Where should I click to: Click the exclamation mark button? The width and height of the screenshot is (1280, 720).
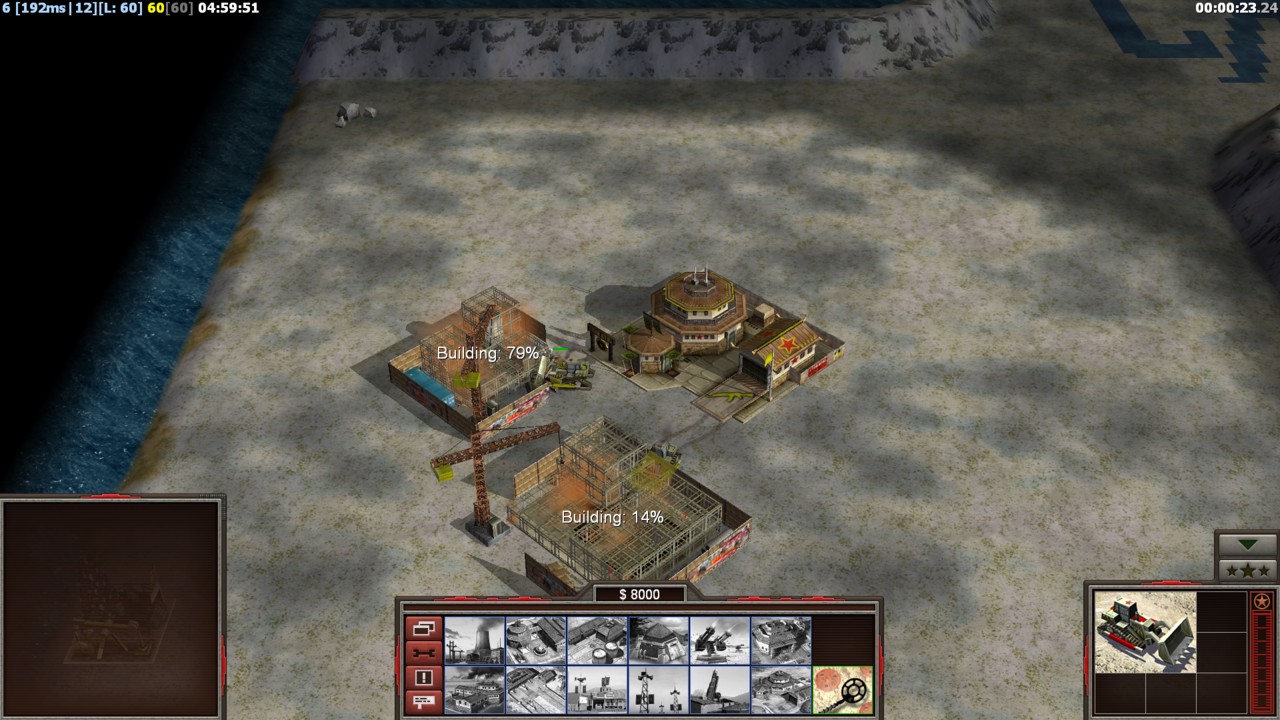(x=423, y=678)
